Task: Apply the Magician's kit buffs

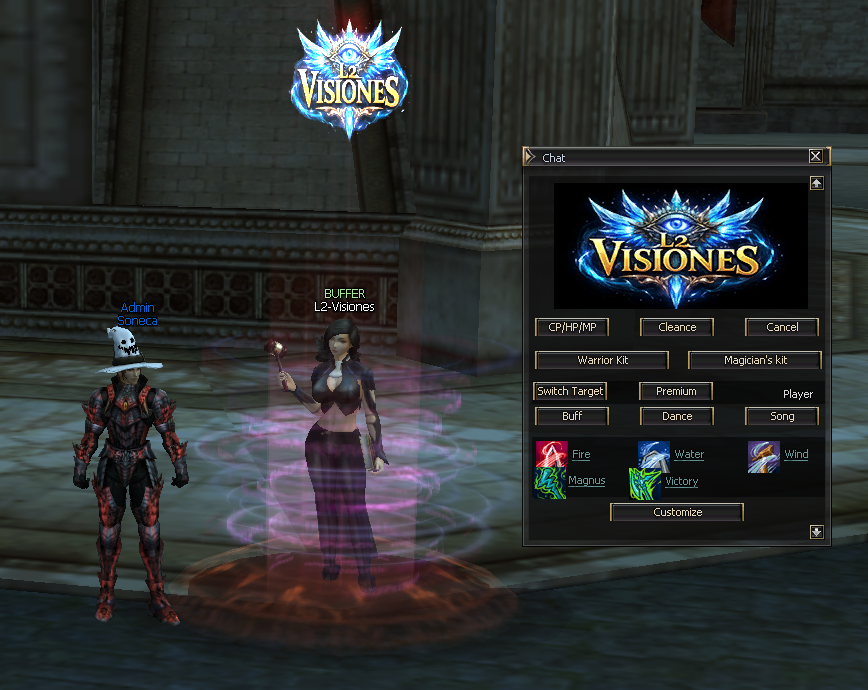Action: (755, 360)
